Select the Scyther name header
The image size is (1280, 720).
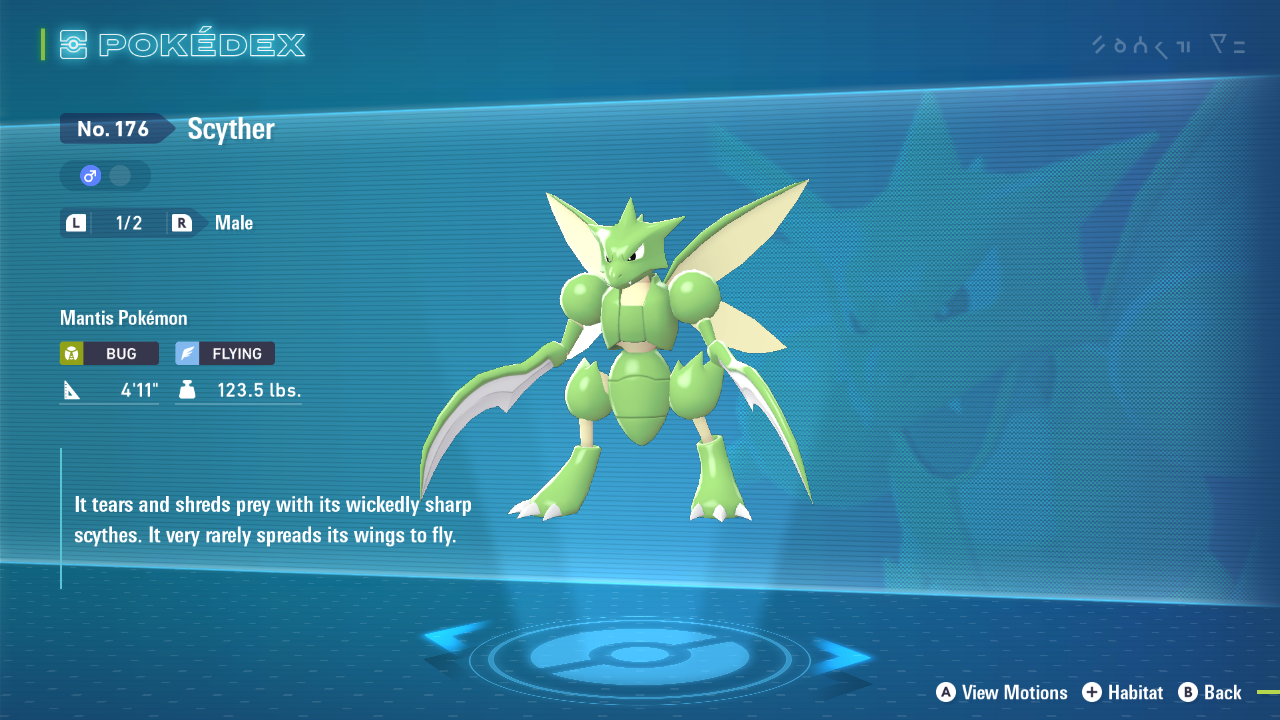229,128
